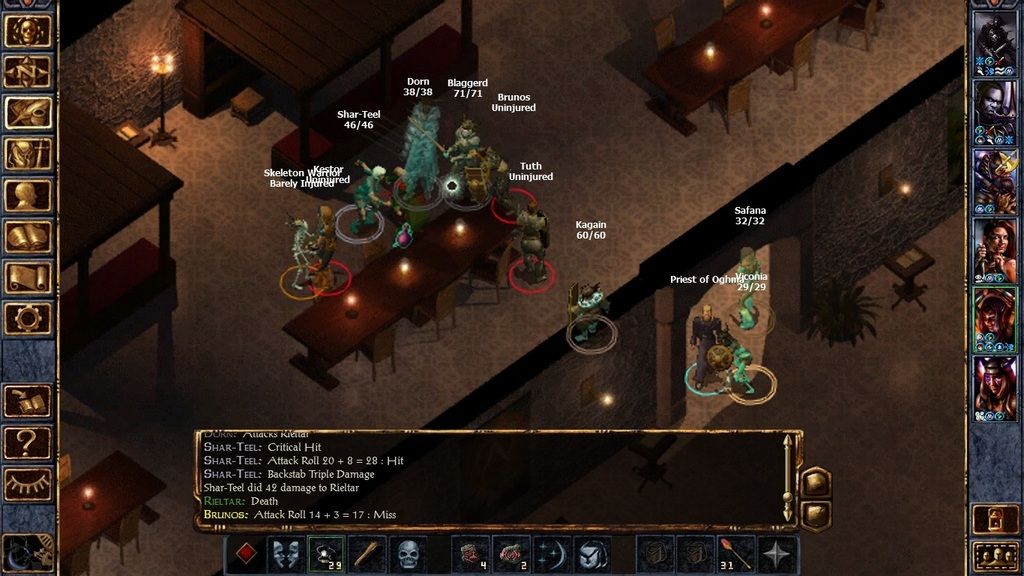Open the options gear button
1024x576 pixels.
28,319
